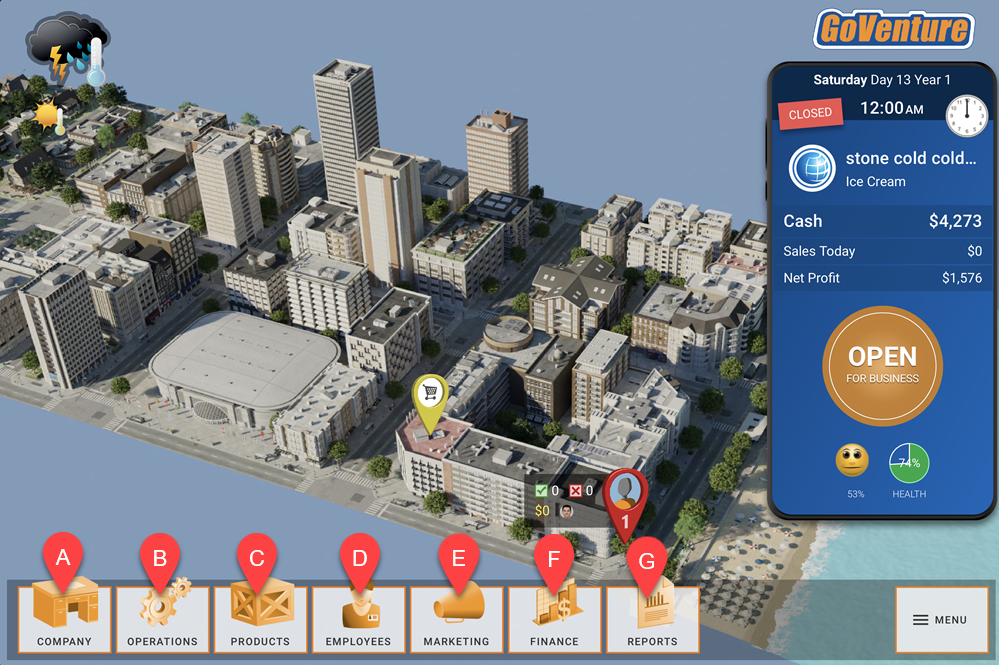Open the Company menu
The width and height of the screenshot is (1000, 665).
[x=64, y=619]
